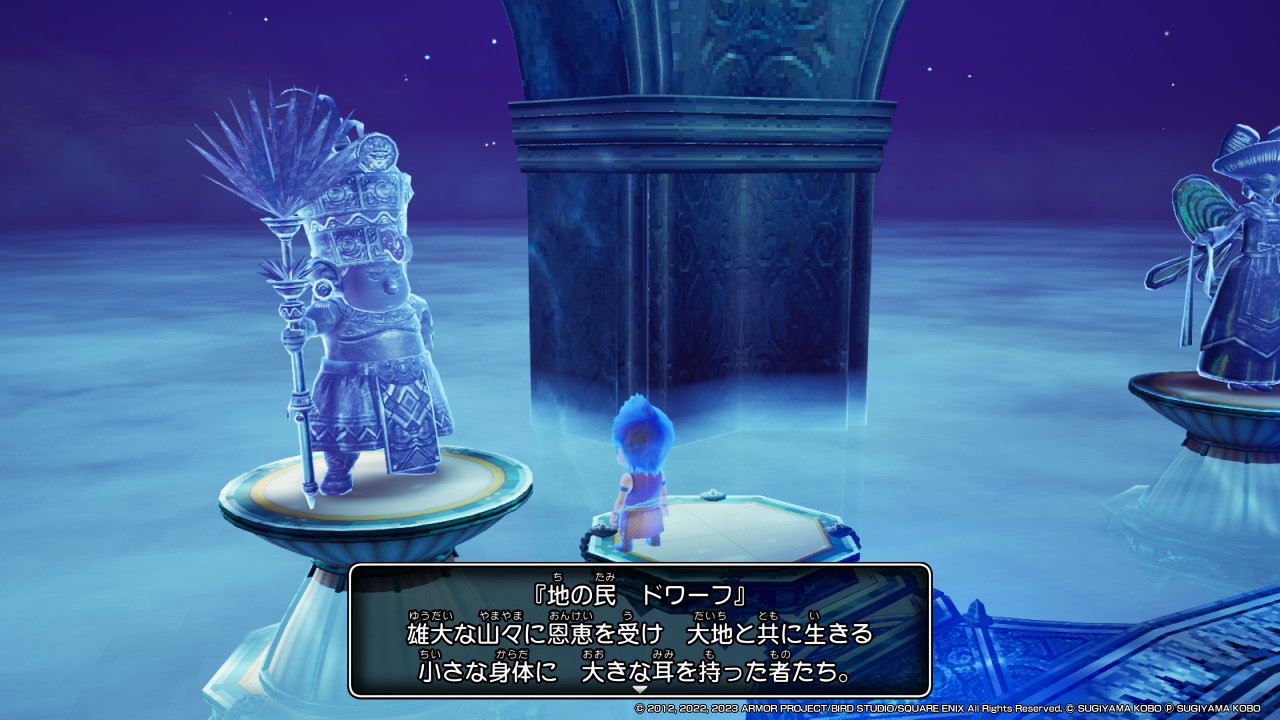The height and width of the screenshot is (720, 1280).
Task: Advance dialogue with the white continue arrow
Action: tap(640, 689)
